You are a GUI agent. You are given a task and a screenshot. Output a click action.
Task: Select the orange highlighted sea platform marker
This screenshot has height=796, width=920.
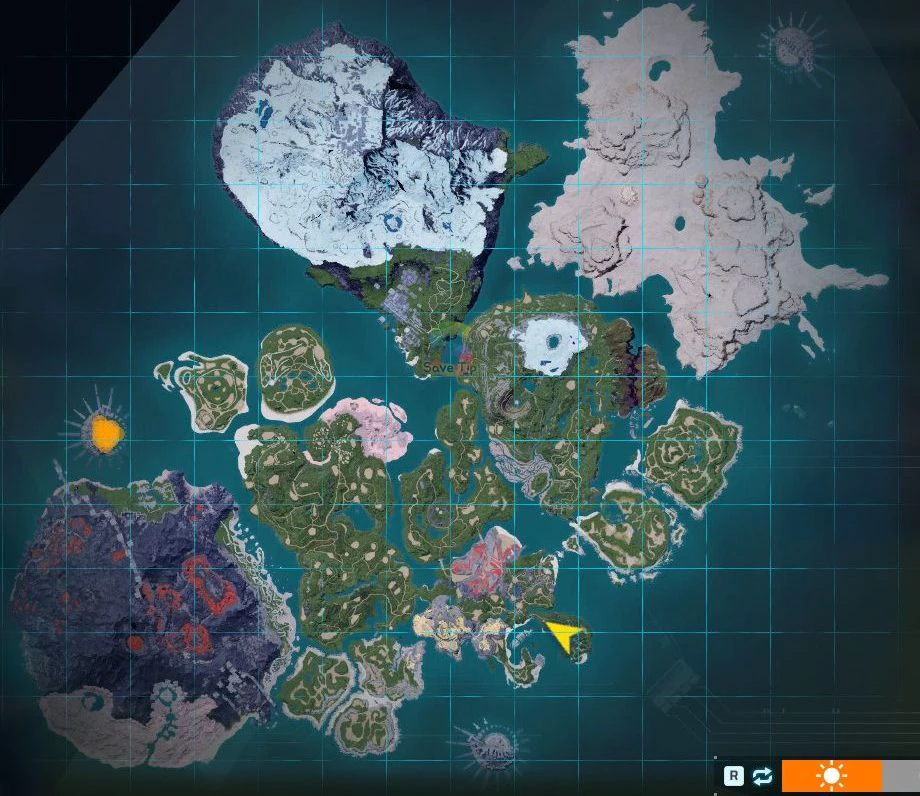[104, 434]
